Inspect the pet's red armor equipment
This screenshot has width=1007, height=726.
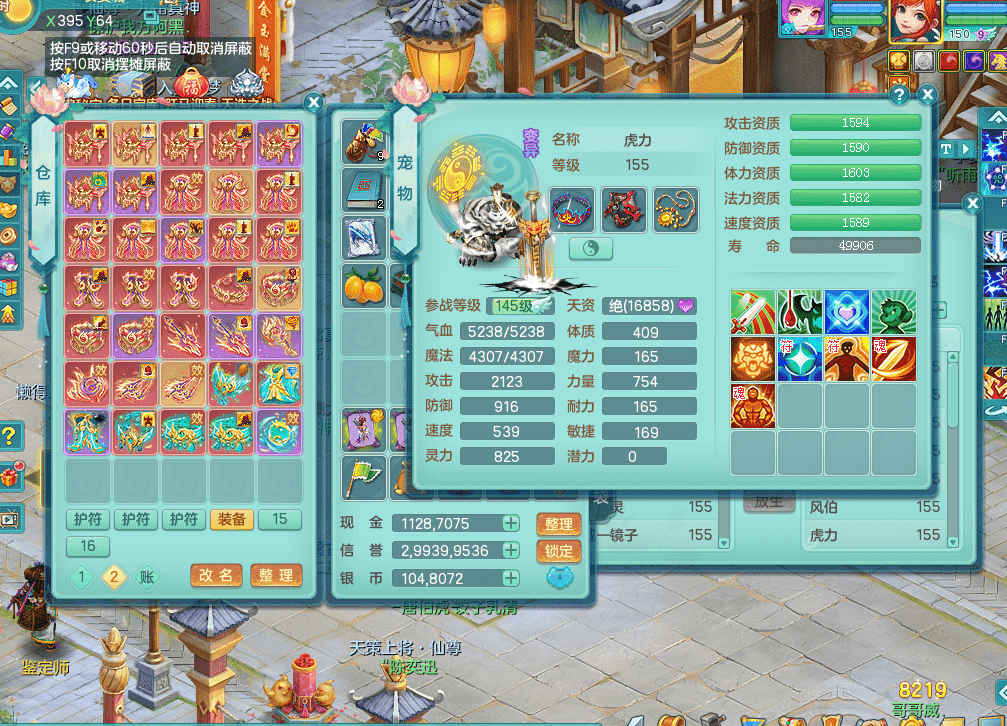point(623,209)
